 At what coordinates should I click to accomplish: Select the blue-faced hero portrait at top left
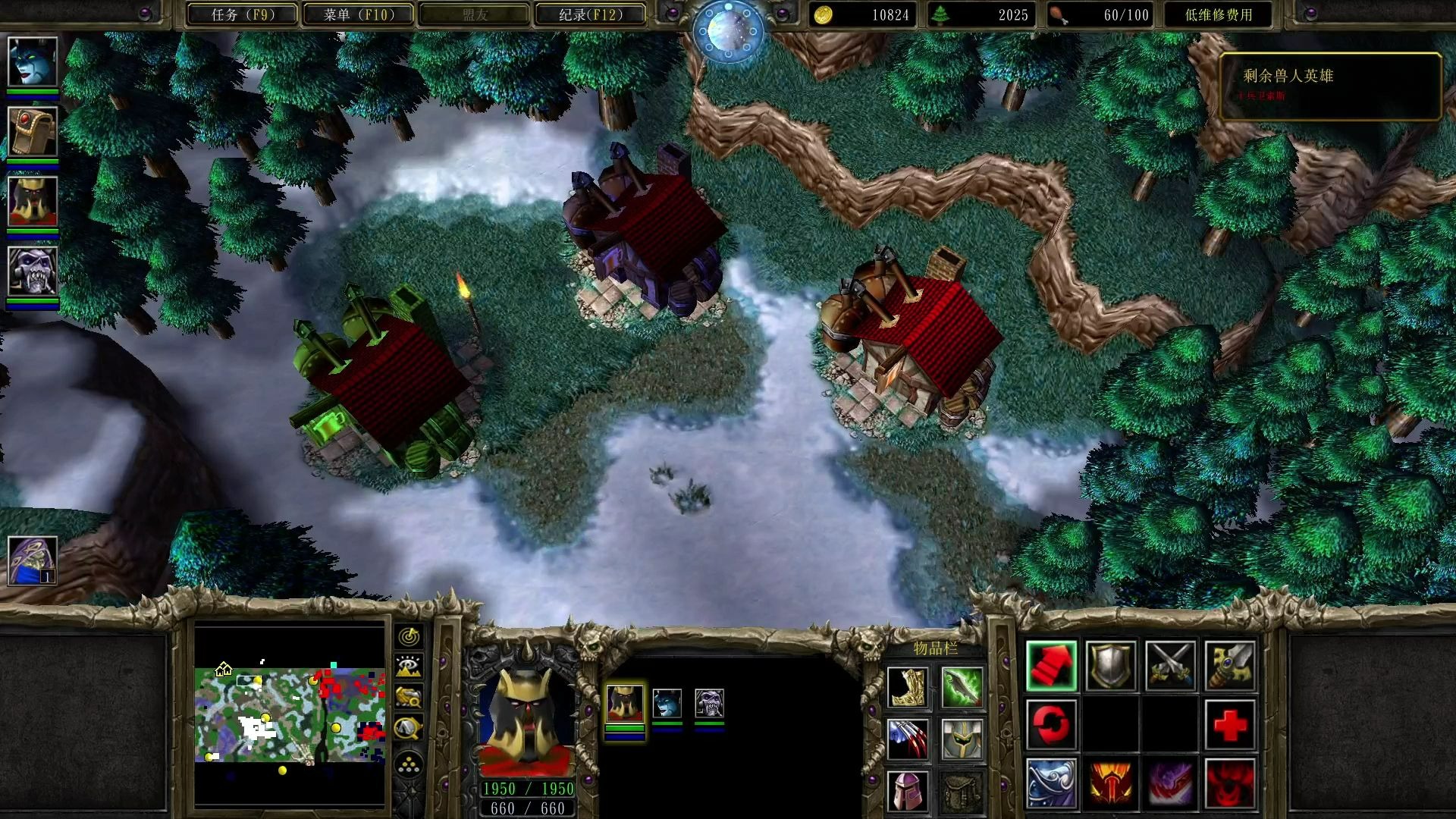click(33, 61)
